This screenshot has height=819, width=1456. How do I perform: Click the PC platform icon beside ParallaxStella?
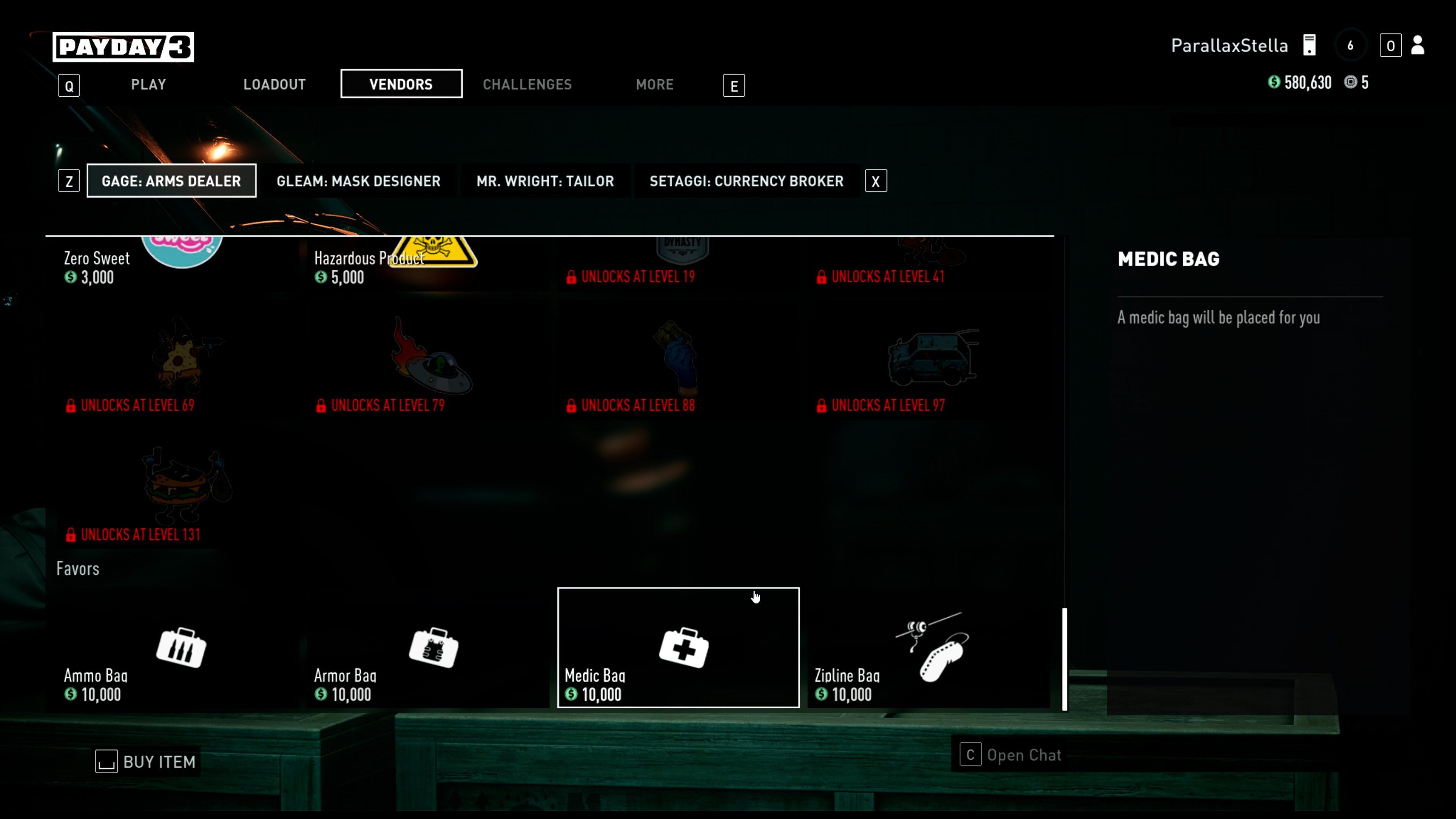(x=1310, y=45)
